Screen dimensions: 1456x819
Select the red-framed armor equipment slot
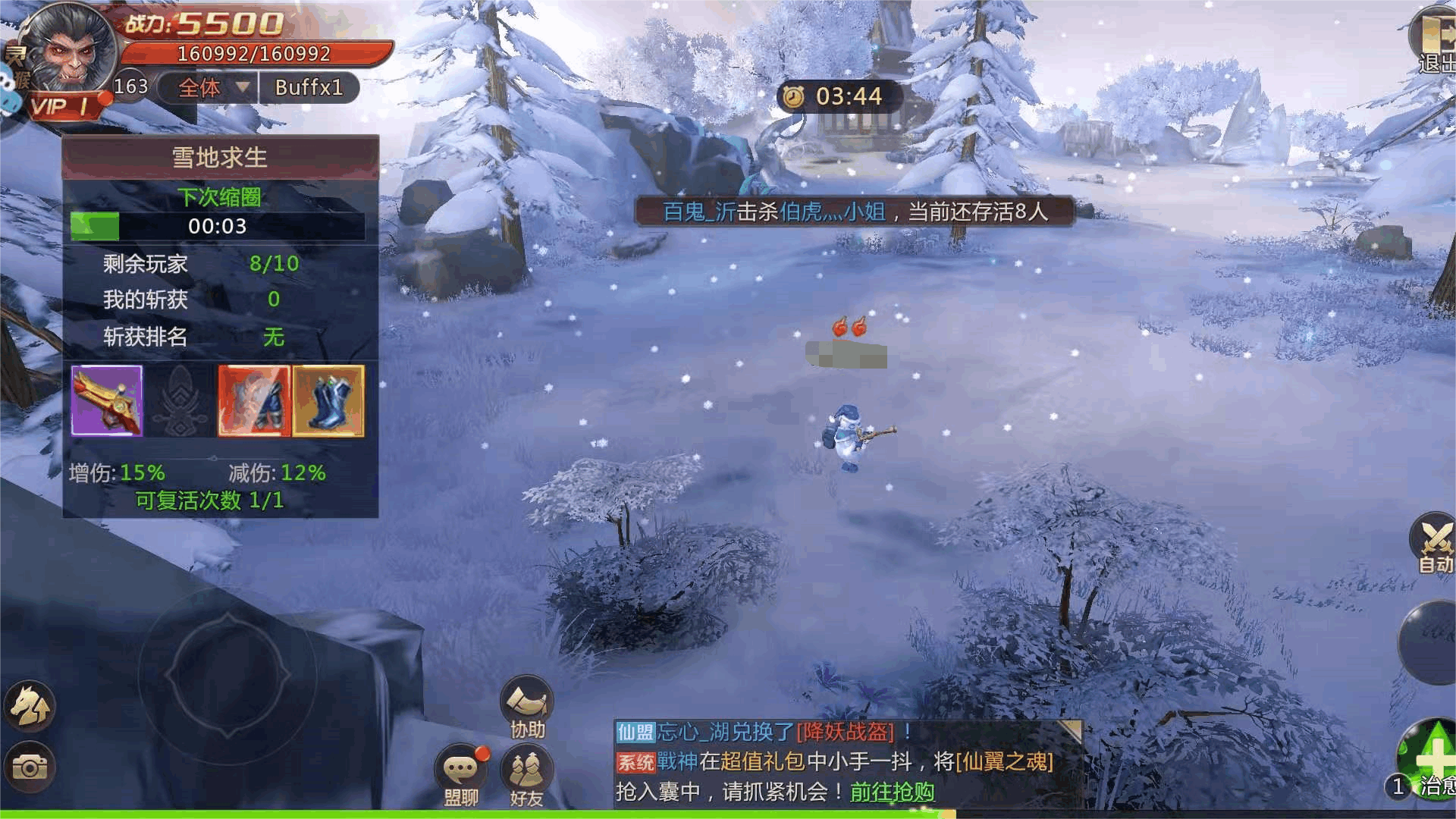254,400
